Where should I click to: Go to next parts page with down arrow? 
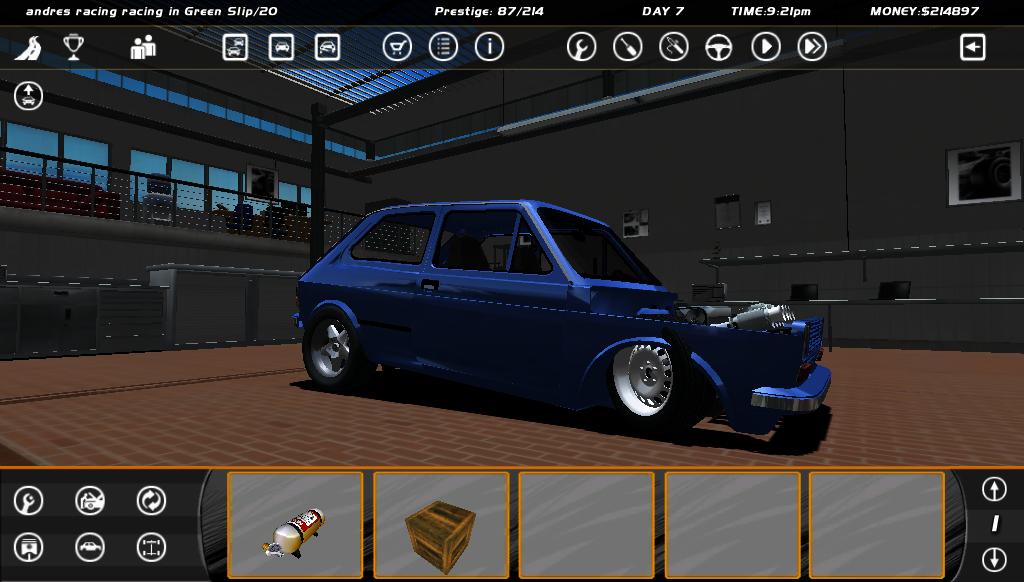click(x=994, y=559)
